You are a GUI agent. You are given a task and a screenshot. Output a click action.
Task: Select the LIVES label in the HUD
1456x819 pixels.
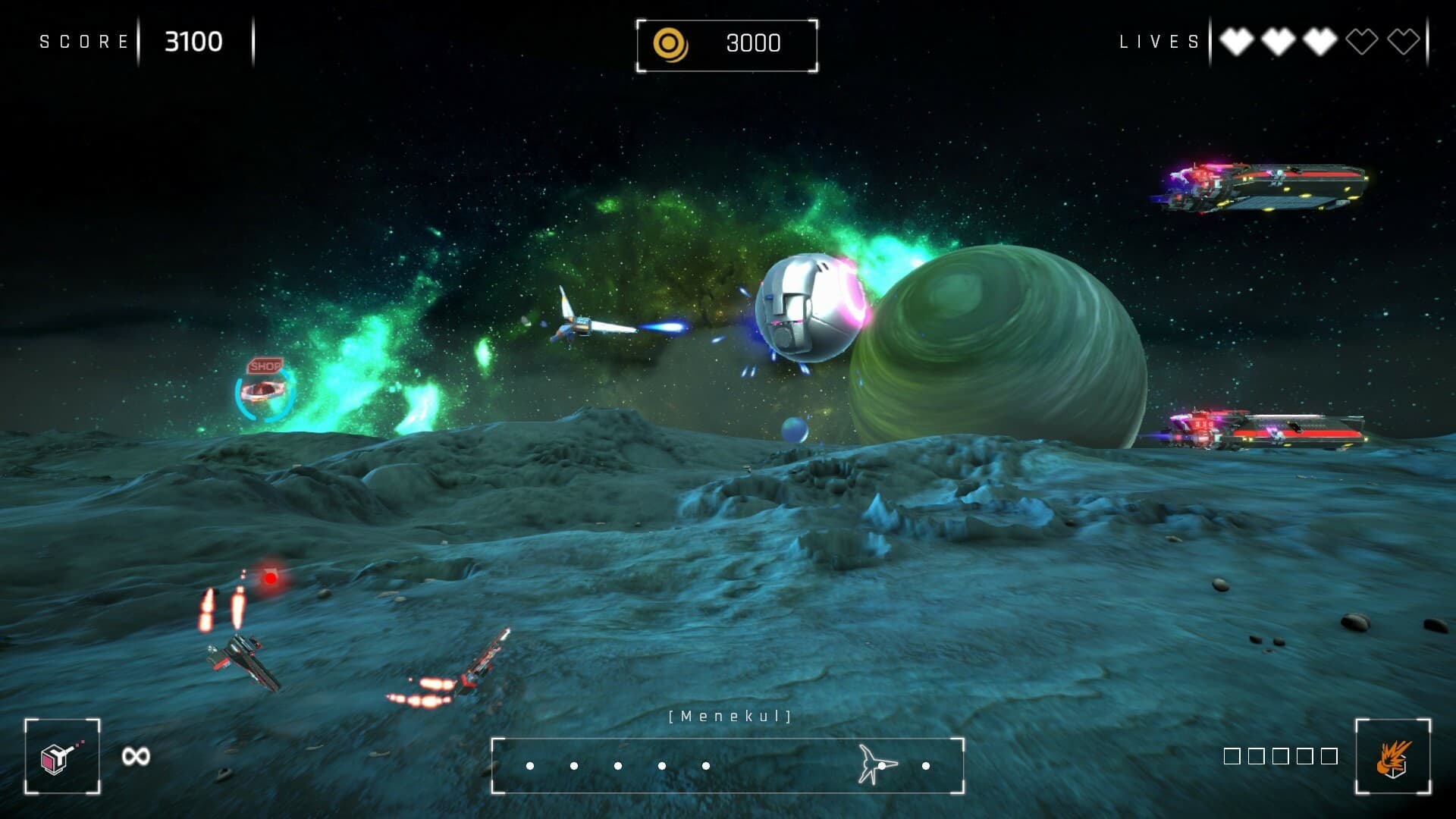[x=1156, y=42]
